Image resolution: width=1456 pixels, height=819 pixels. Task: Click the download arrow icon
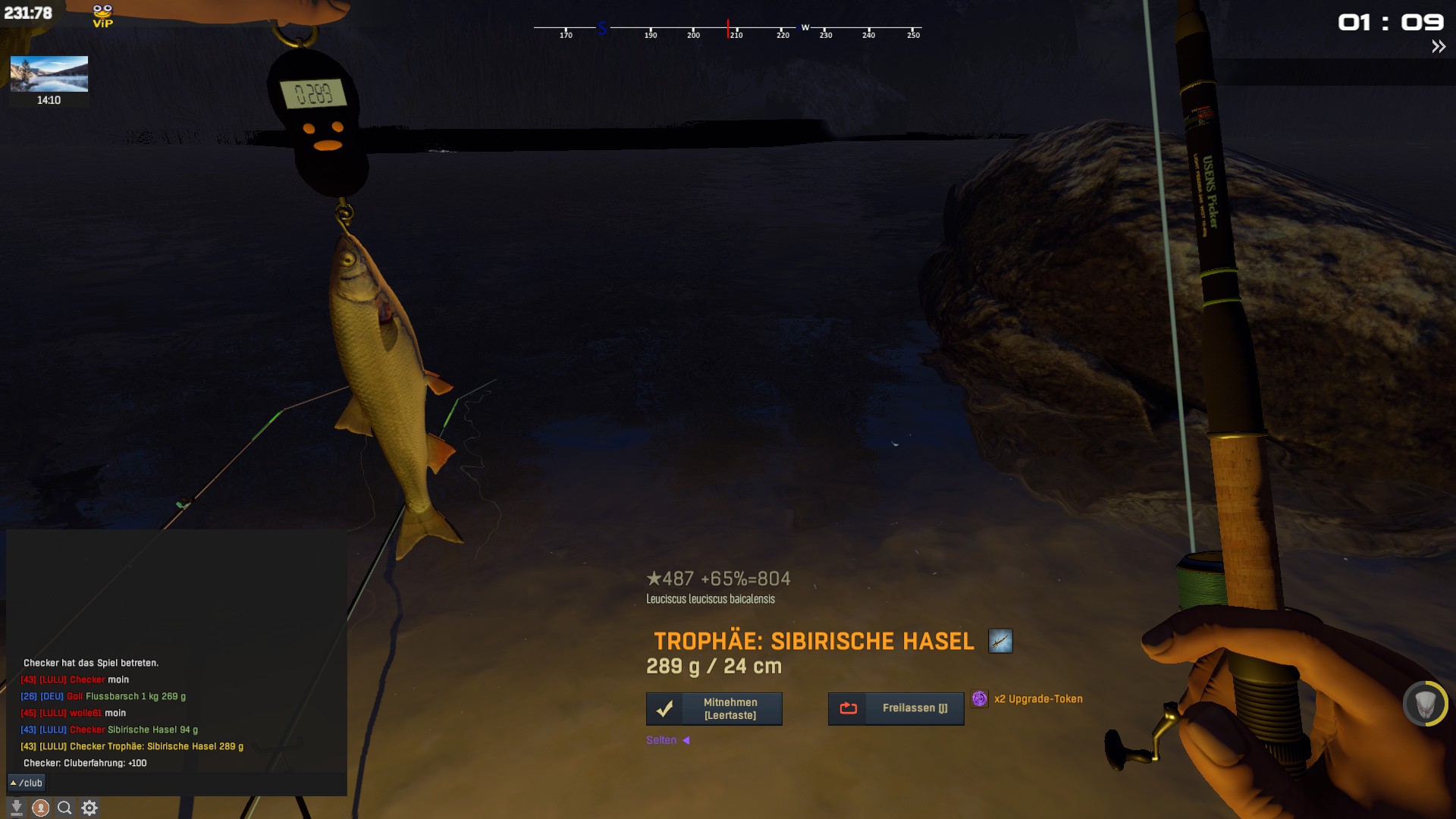[x=16, y=808]
